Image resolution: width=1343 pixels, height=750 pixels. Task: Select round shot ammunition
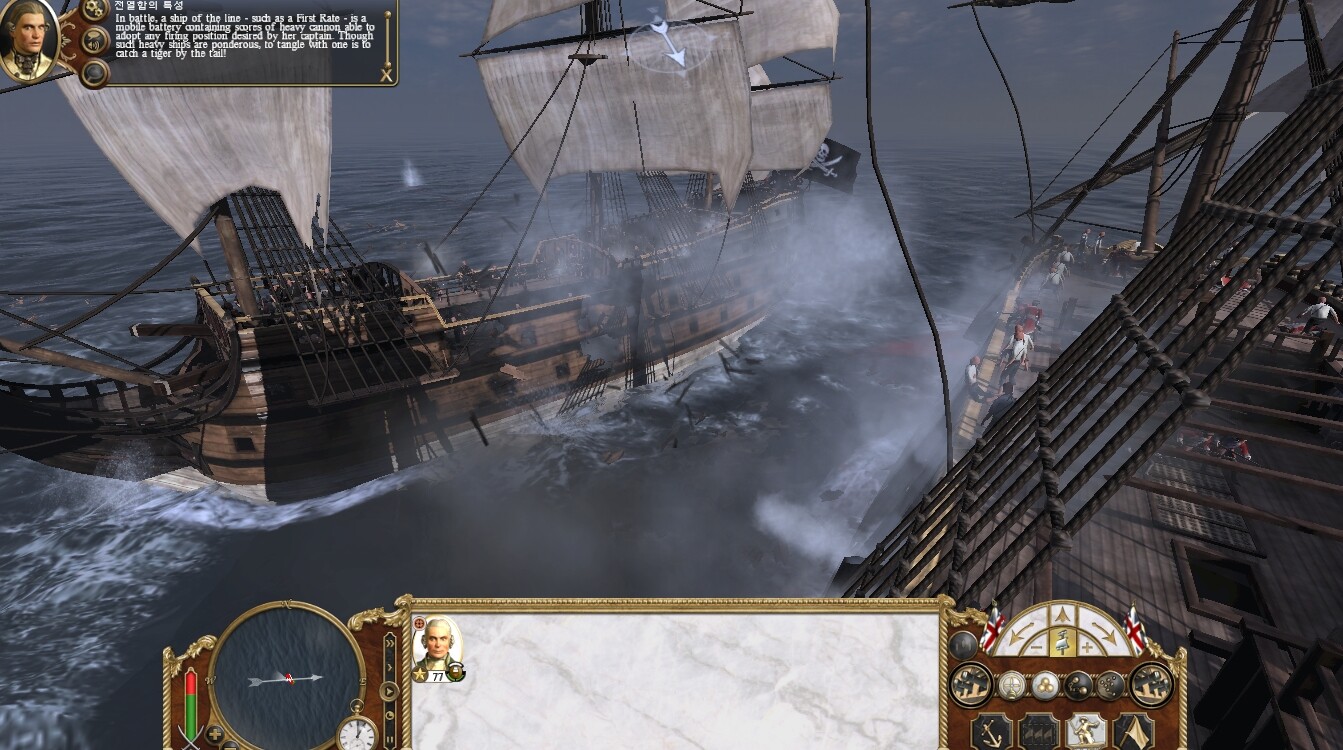pos(1045,685)
